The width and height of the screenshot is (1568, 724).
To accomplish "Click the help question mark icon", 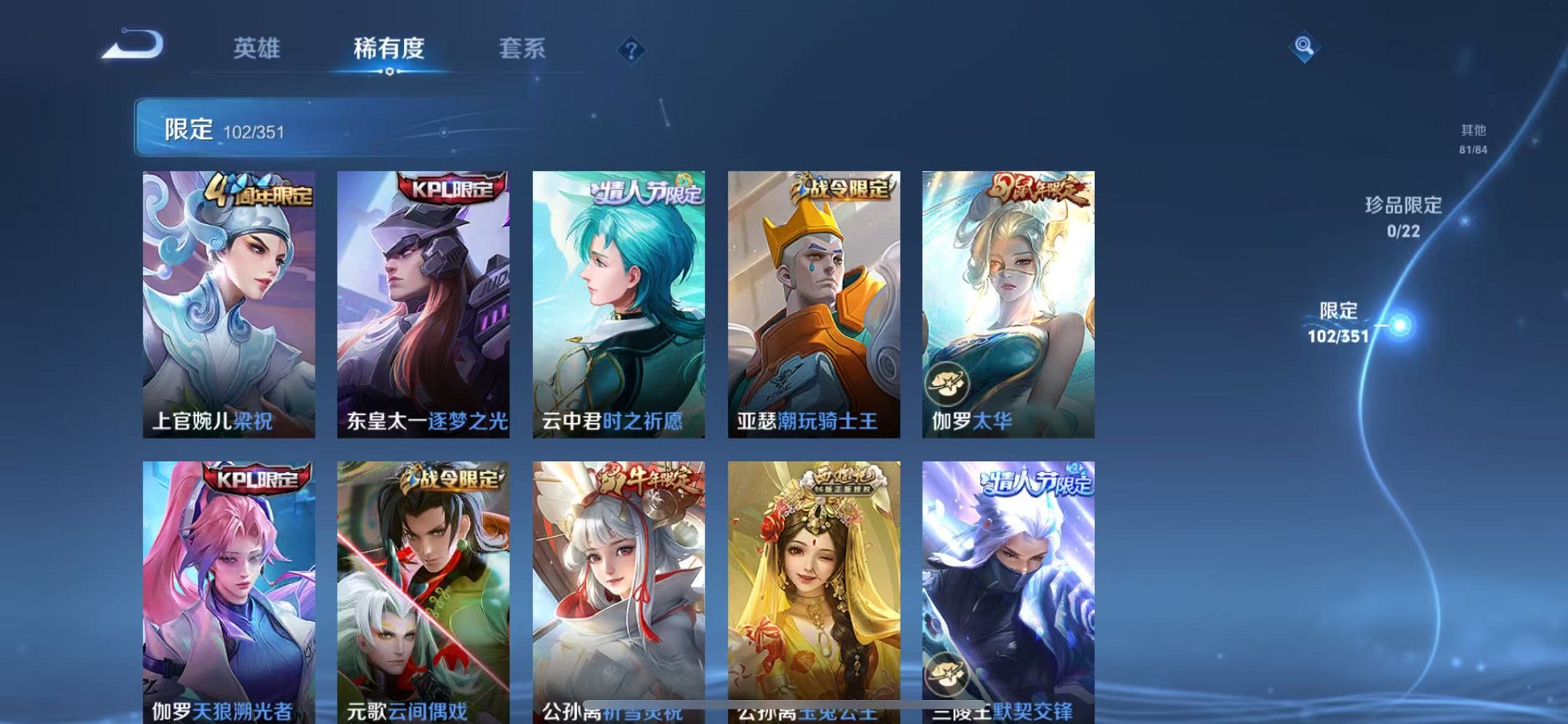I will [x=631, y=51].
